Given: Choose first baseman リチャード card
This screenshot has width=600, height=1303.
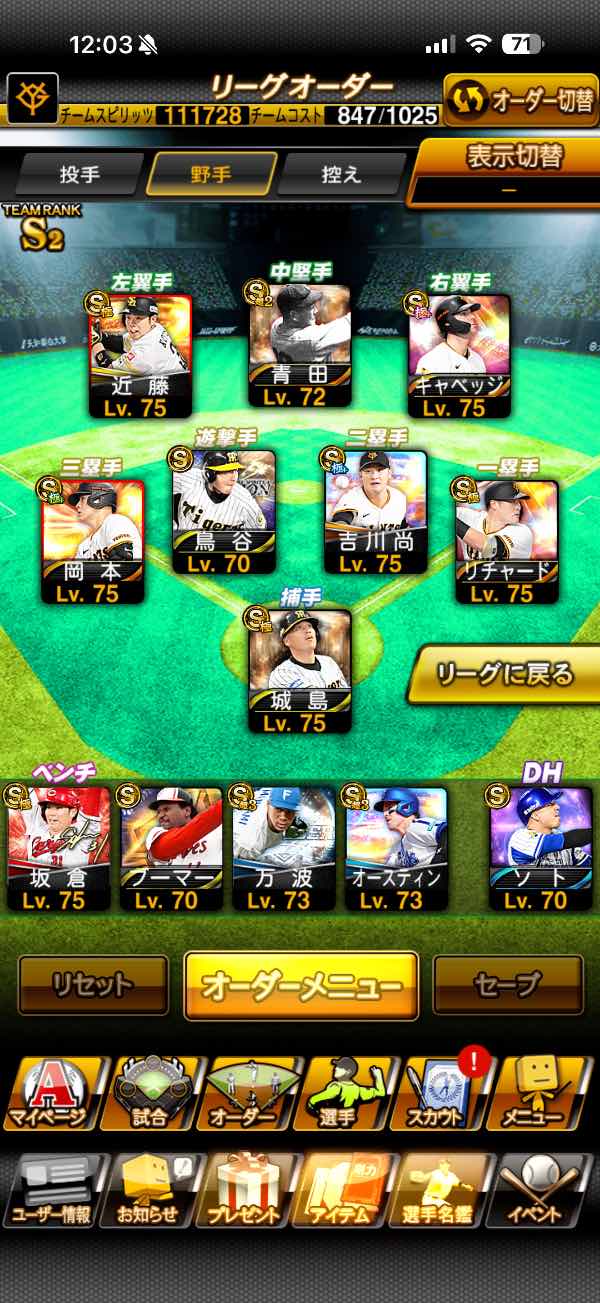Looking at the screenshot, I should (507, 540).
